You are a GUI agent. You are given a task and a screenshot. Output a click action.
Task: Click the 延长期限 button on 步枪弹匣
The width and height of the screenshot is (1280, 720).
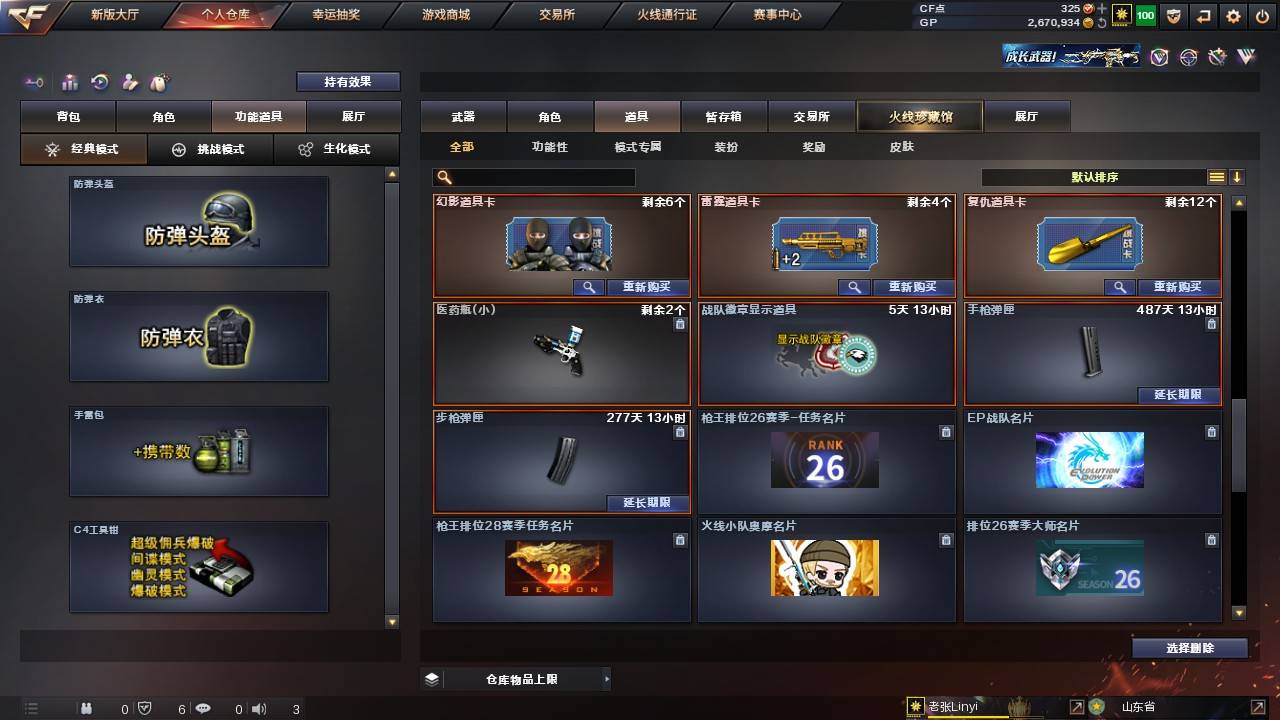(x=647, y=504)
